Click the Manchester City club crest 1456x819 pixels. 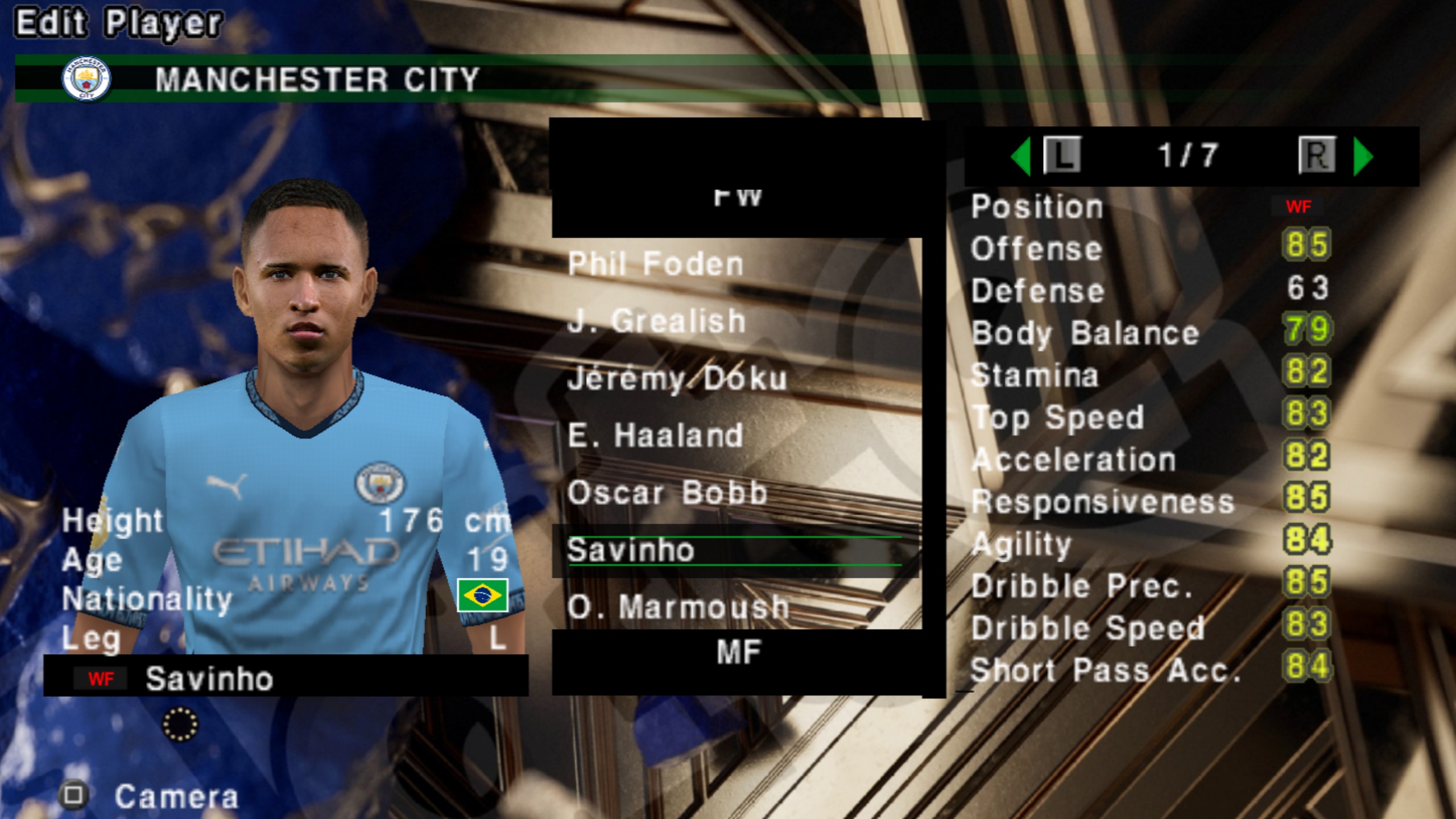[86, 78]
